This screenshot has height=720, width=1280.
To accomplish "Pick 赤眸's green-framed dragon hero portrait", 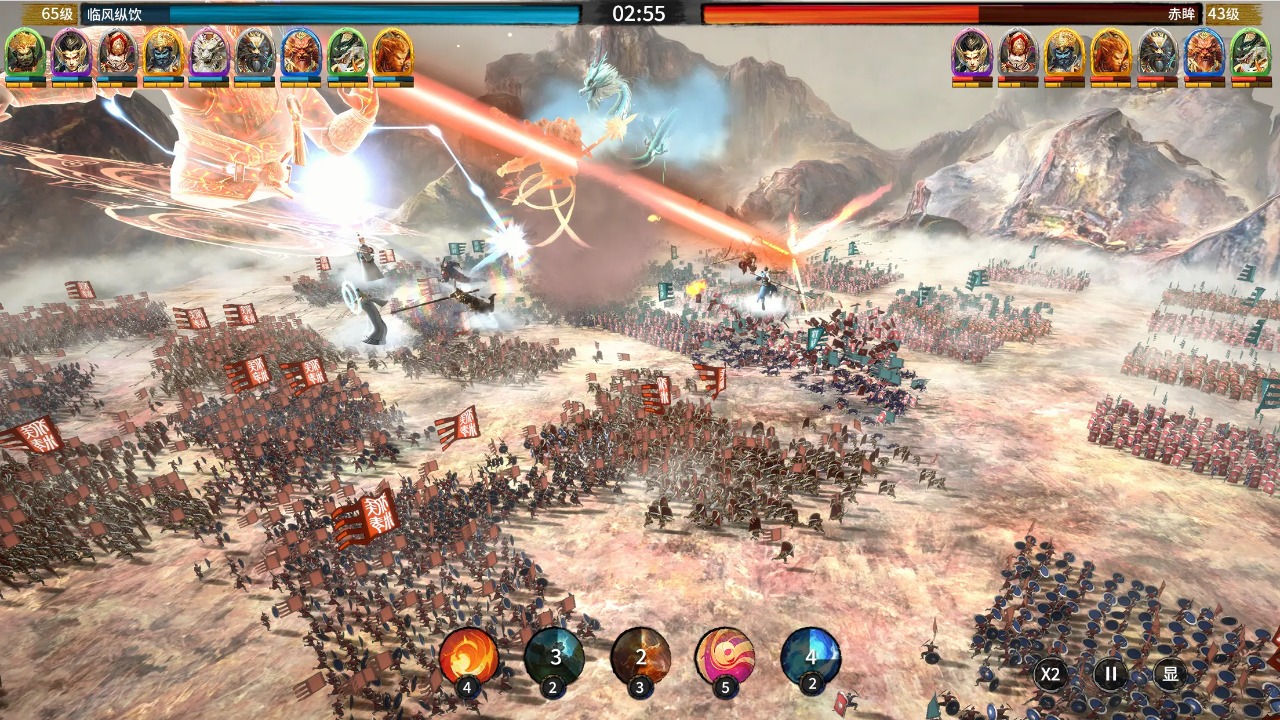I will tap(1249, 52).
